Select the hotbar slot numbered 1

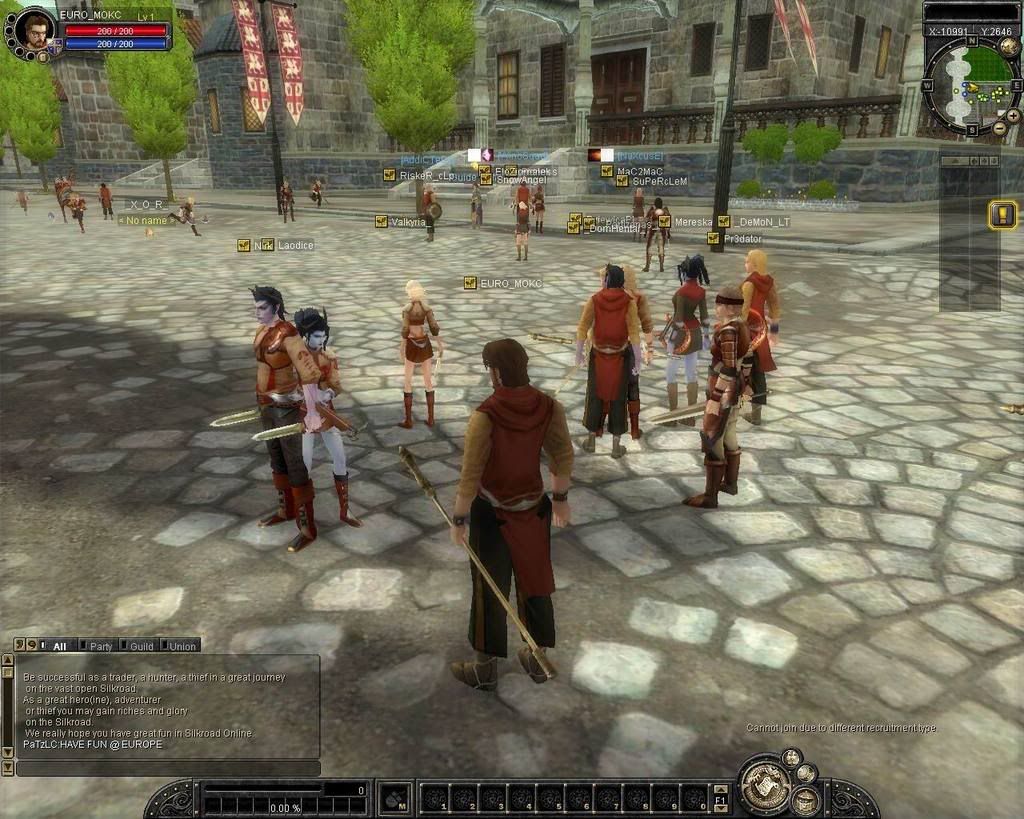click(x=435, y=798)
